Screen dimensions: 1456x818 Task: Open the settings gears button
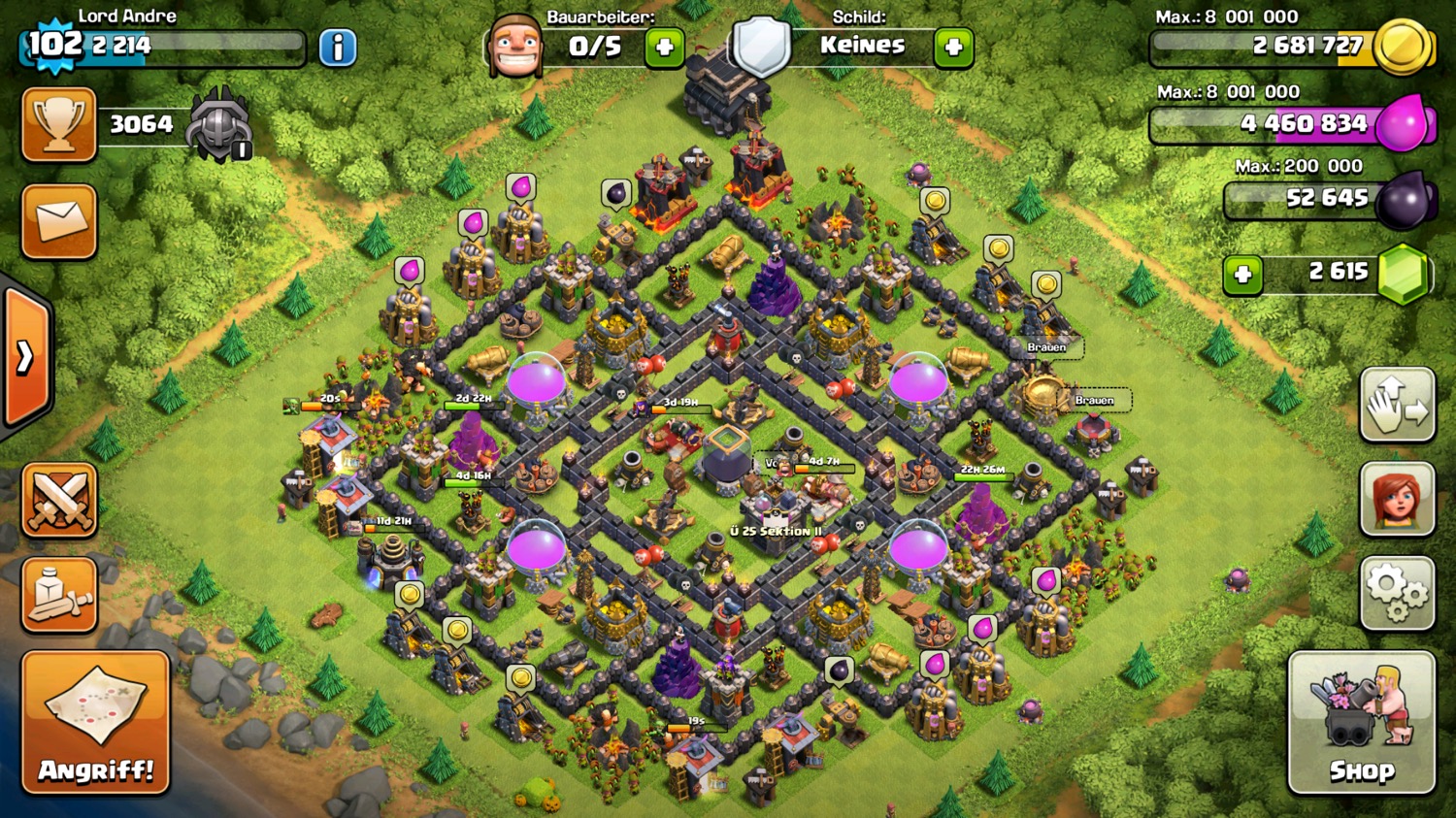[1397, 593]
